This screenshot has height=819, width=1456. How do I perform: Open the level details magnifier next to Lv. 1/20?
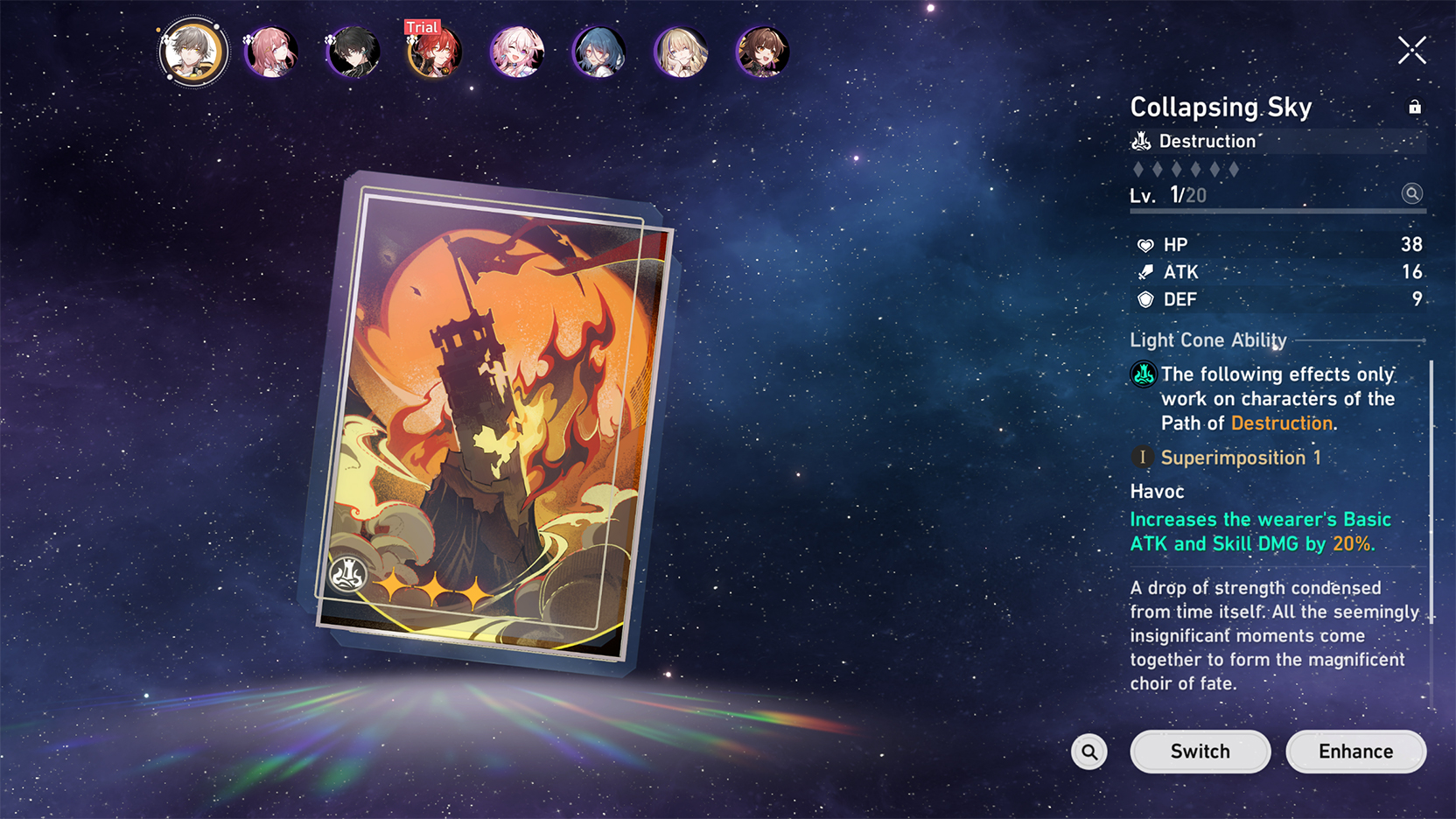click(1411, 194)
